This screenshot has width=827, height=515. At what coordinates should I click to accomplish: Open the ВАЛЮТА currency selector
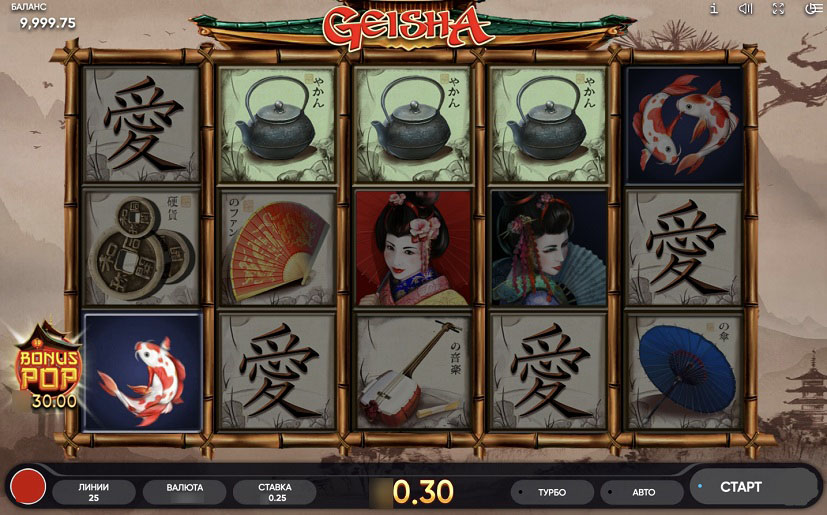click(183, 489)
